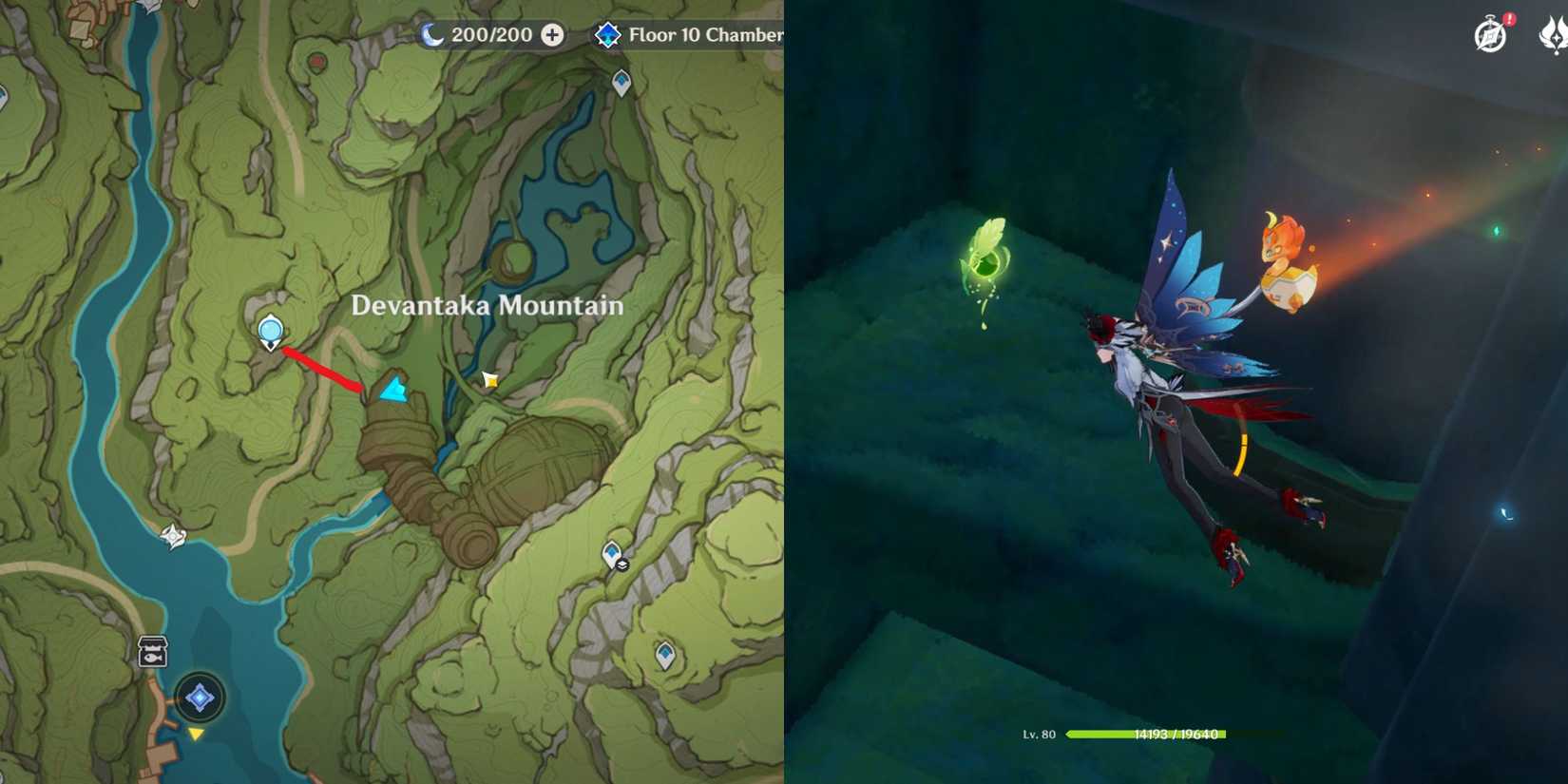Click the yellow arrow marker below the domain icon

pos(195,736)
